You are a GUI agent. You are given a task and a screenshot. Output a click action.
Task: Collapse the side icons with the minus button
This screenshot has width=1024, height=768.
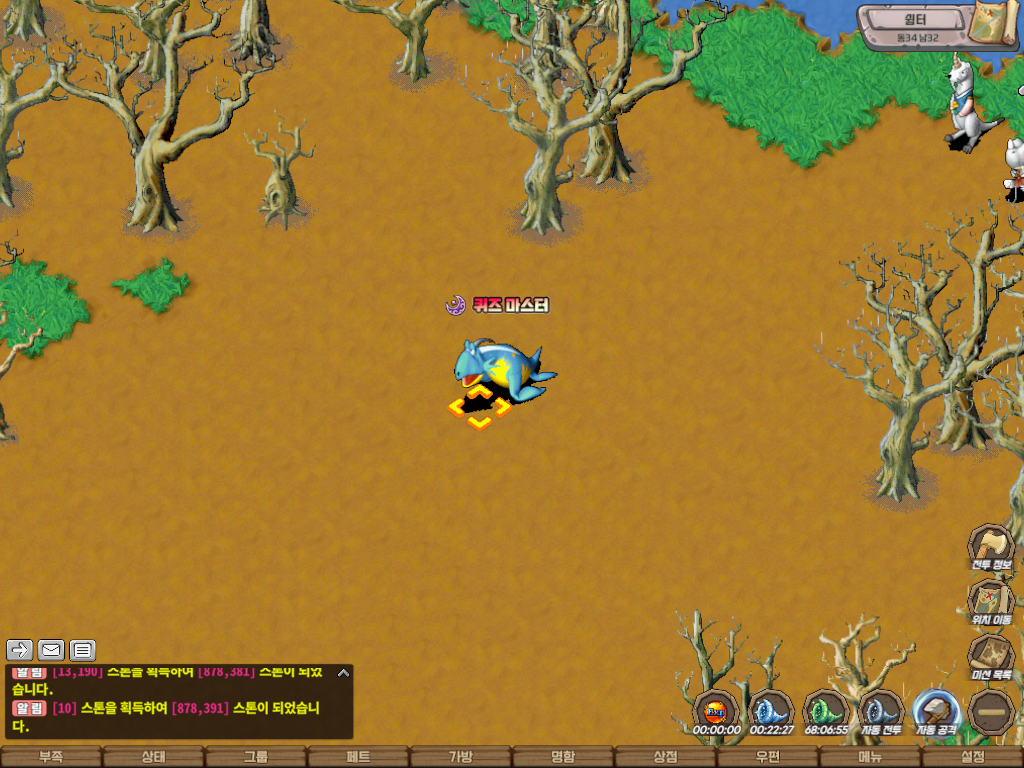coord(991,711)
